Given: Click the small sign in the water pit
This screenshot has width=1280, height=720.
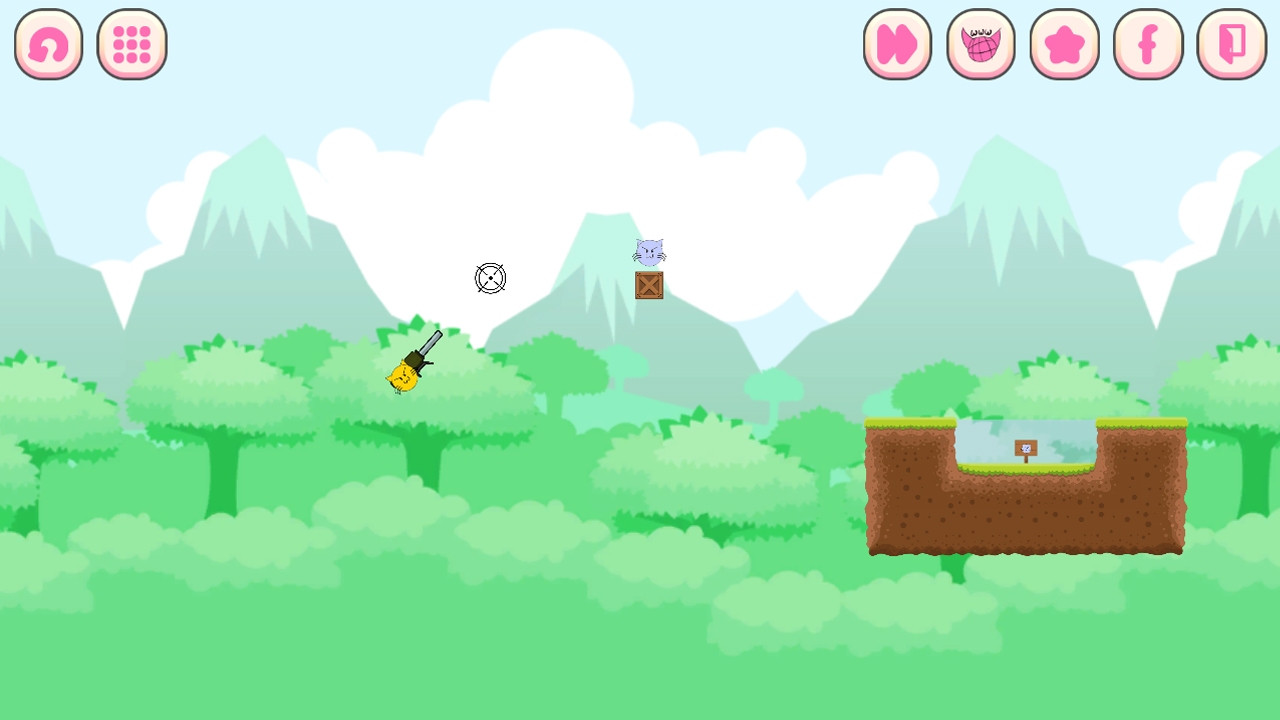Looking at the screenshot, I should pos(1025,449).
